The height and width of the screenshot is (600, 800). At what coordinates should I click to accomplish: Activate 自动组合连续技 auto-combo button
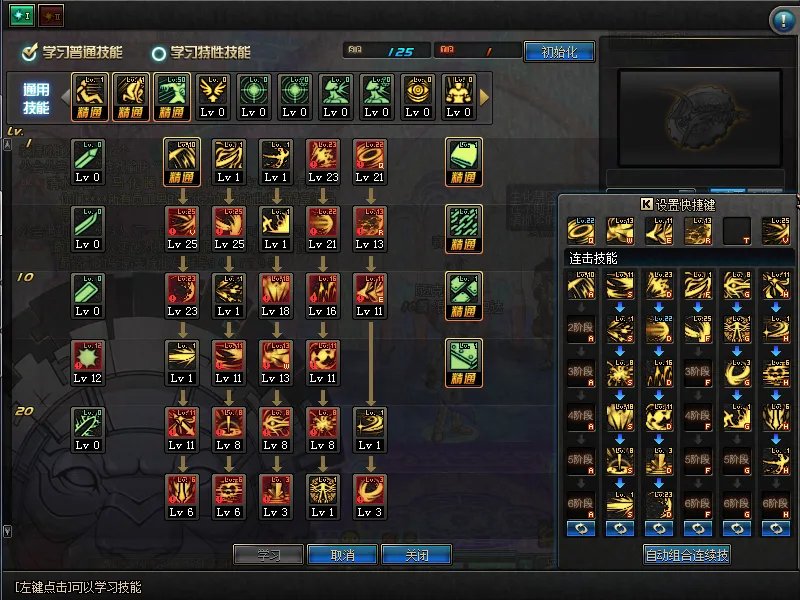click(686, 555)
